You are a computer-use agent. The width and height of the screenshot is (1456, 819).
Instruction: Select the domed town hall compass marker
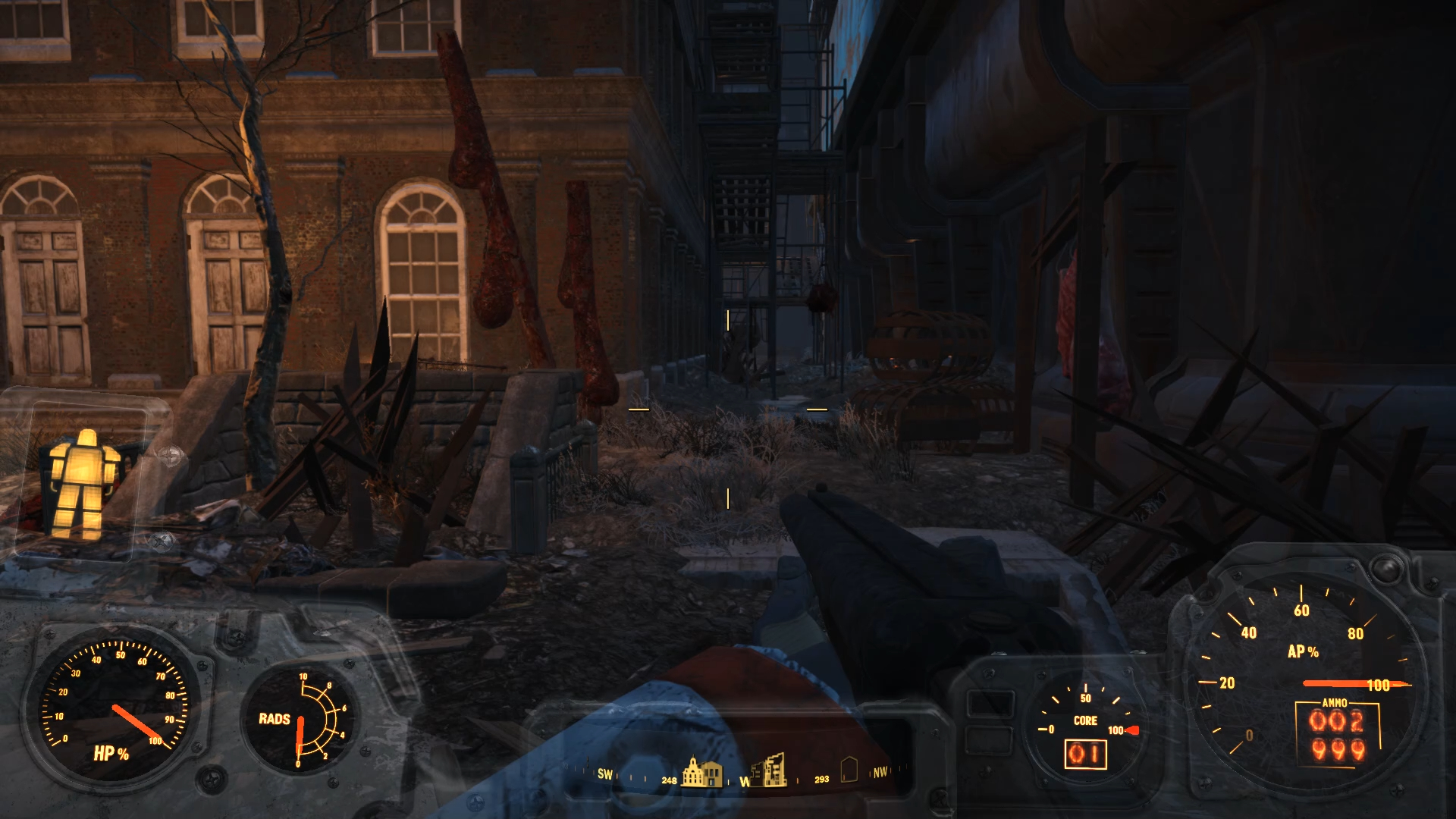702,772
